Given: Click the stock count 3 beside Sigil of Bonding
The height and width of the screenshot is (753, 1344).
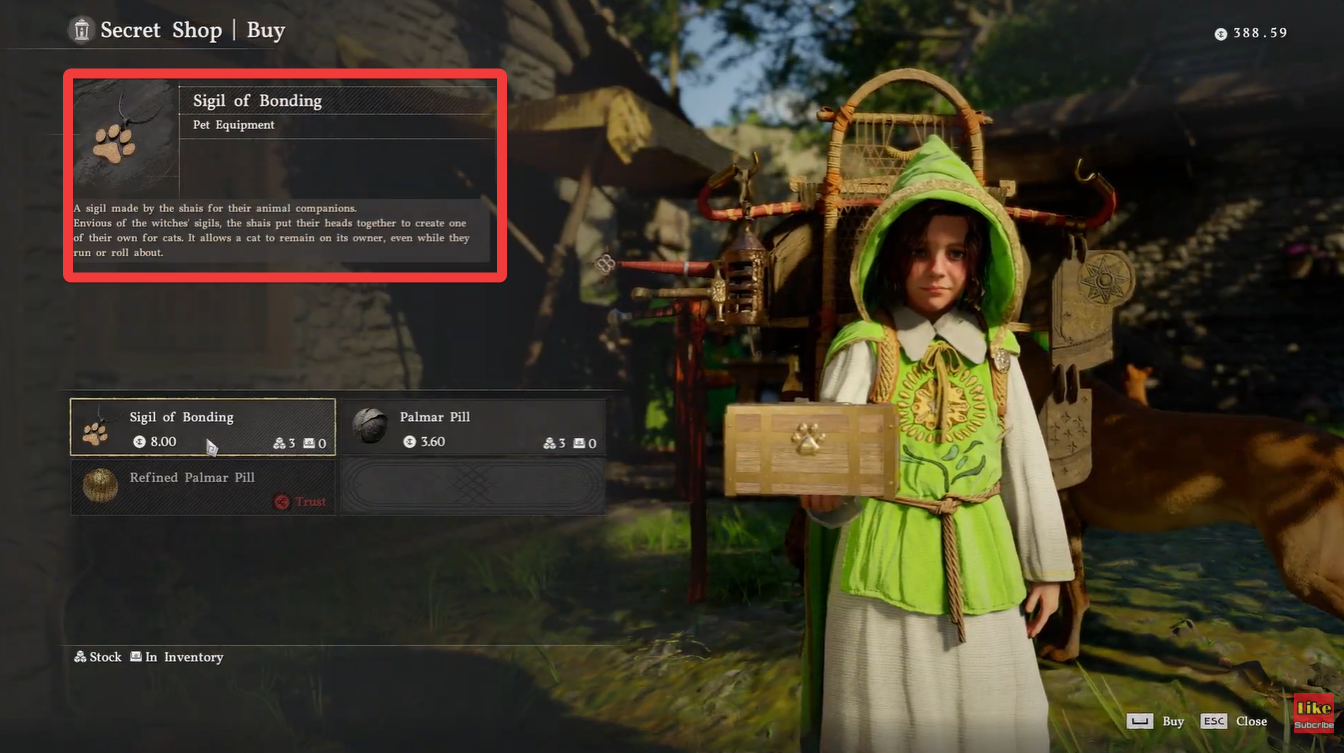Looking at the screenshot, I should coord(289,441).
